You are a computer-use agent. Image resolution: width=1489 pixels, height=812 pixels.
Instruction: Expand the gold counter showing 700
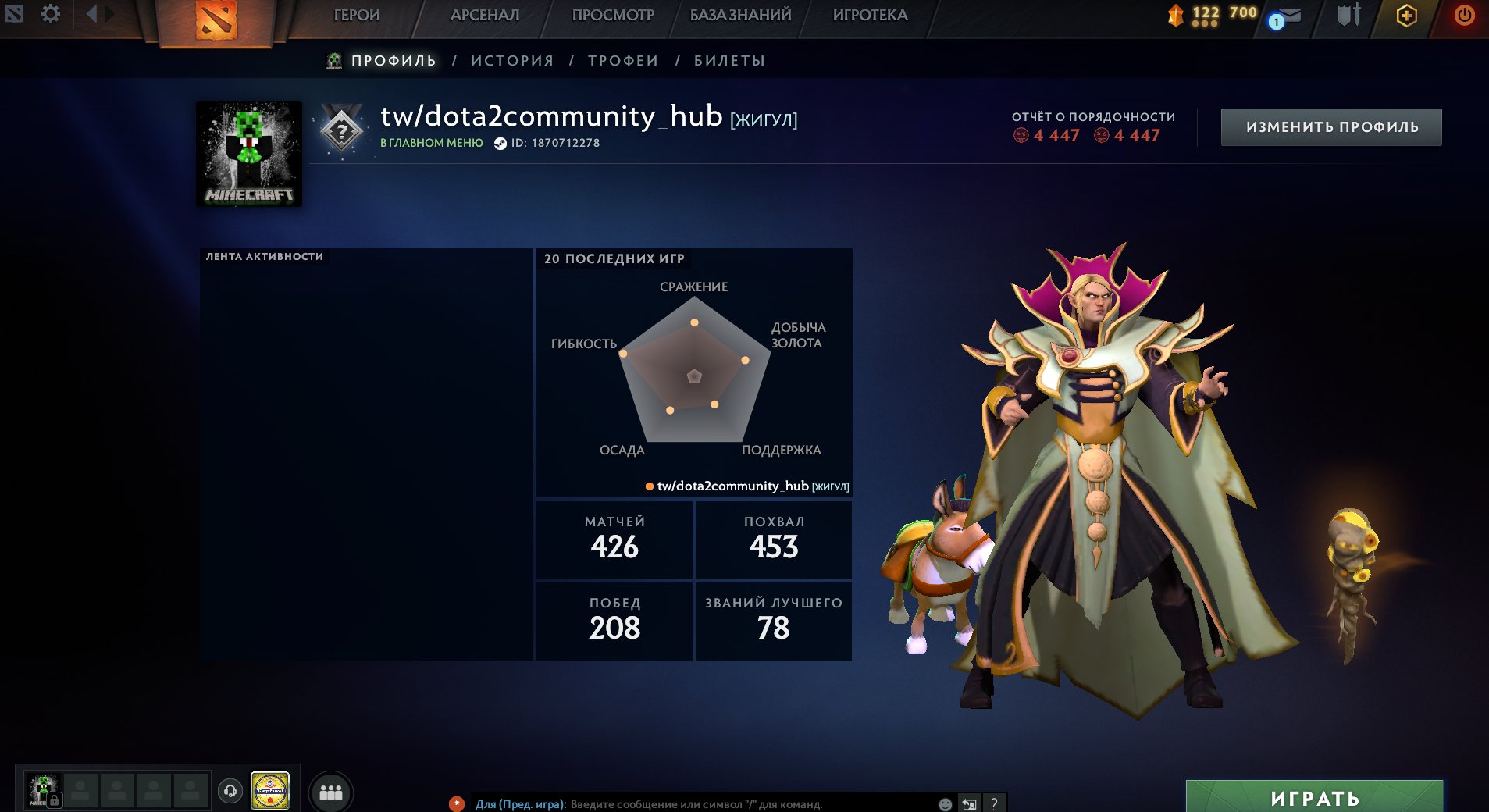coord(1241,12)
